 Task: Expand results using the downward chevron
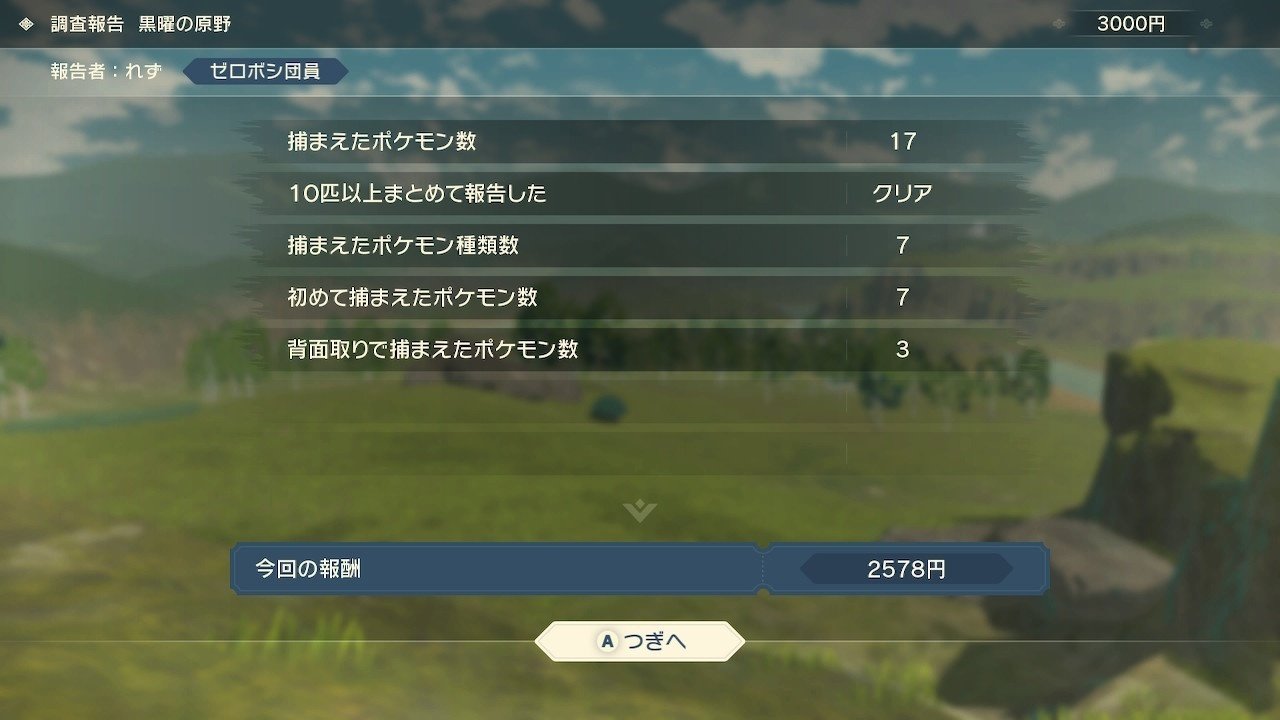point(638,512)
